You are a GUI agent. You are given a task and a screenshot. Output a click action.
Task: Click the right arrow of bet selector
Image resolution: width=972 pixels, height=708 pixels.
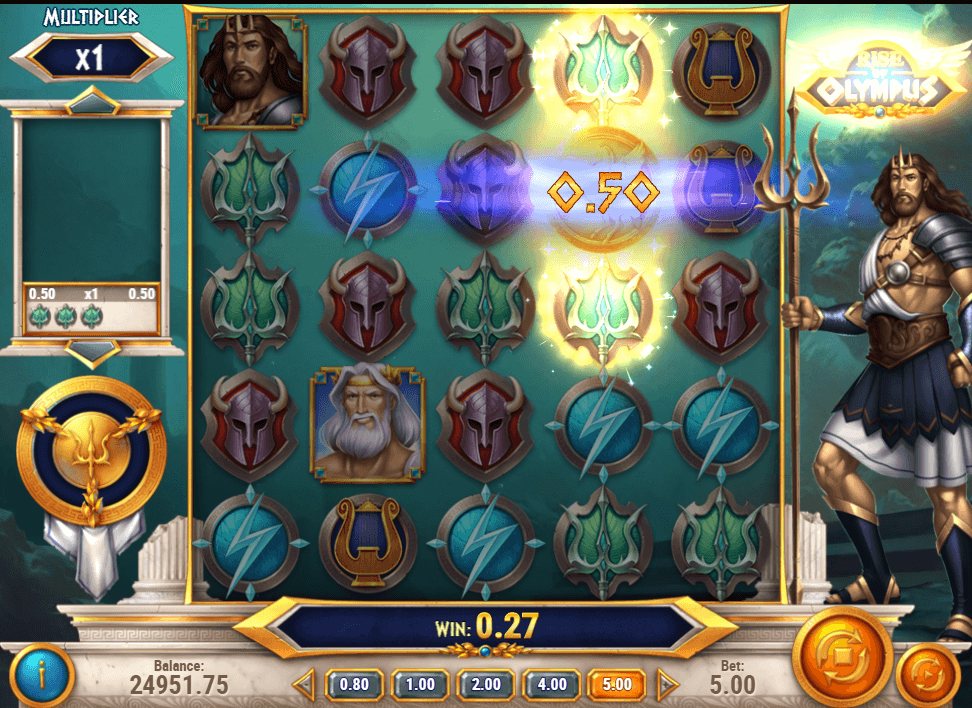pyautogui.click(x=667, y=685)
